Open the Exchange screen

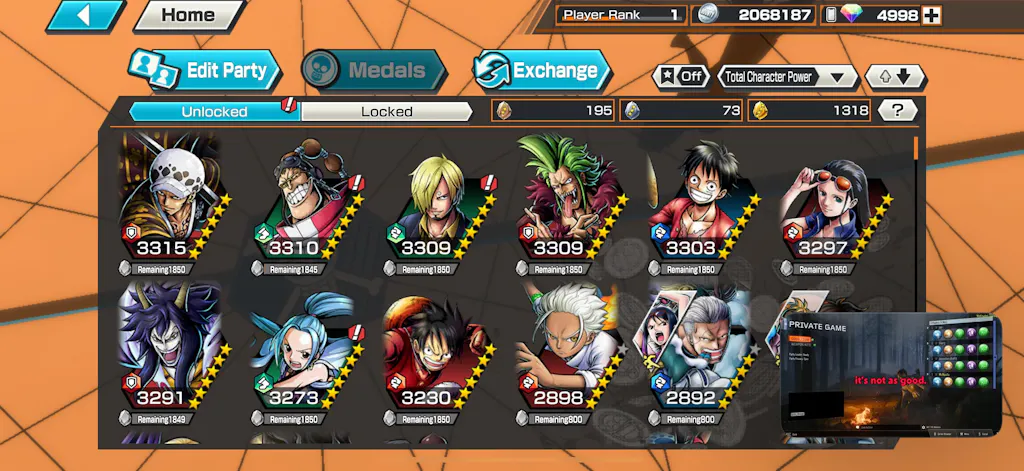pyautogui.click(x=541, y=71)
